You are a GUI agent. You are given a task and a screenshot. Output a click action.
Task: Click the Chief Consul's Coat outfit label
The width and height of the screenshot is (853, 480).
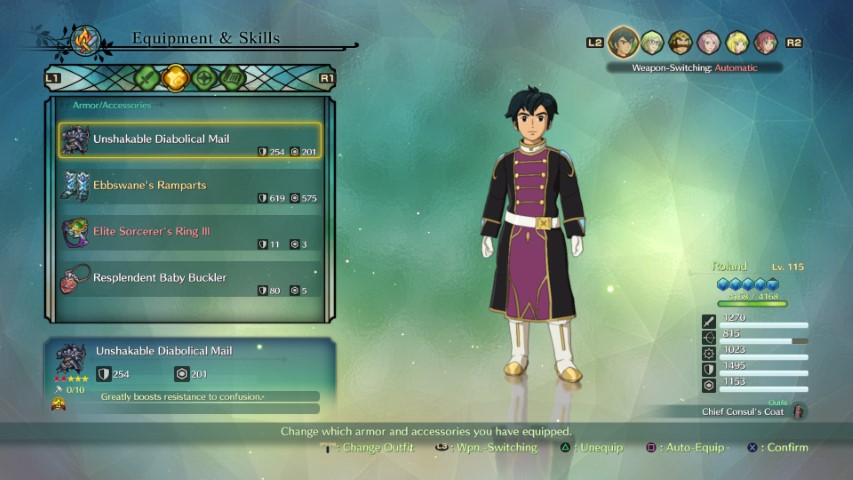pyautogui.click(x=742, y=411)
